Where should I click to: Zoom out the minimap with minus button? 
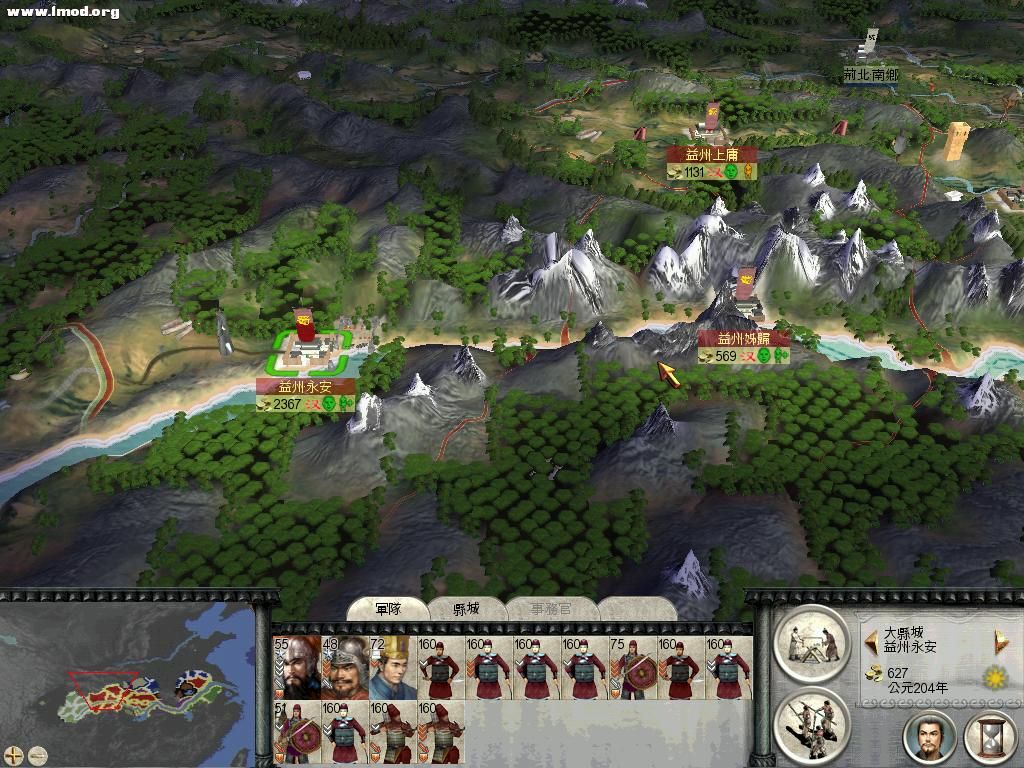pyautogui.click(x=38, y=755)
